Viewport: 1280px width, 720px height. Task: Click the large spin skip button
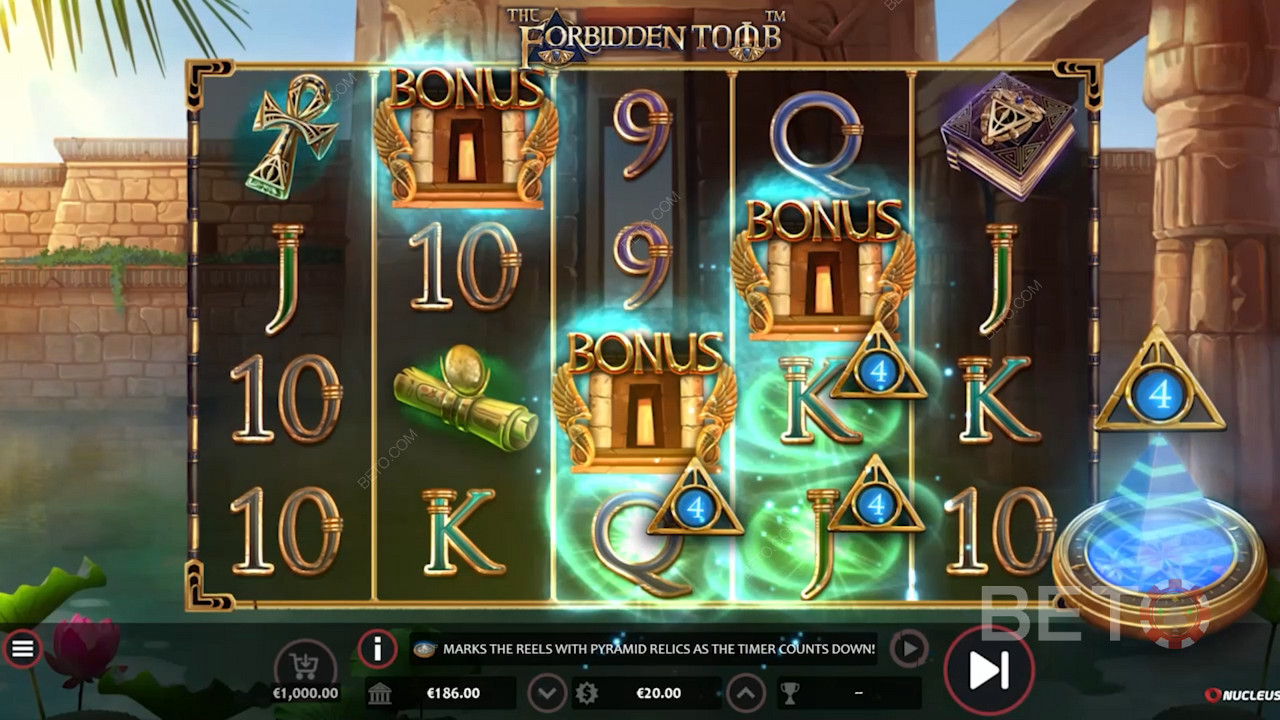pyautogui.click(x=988, y=670)
